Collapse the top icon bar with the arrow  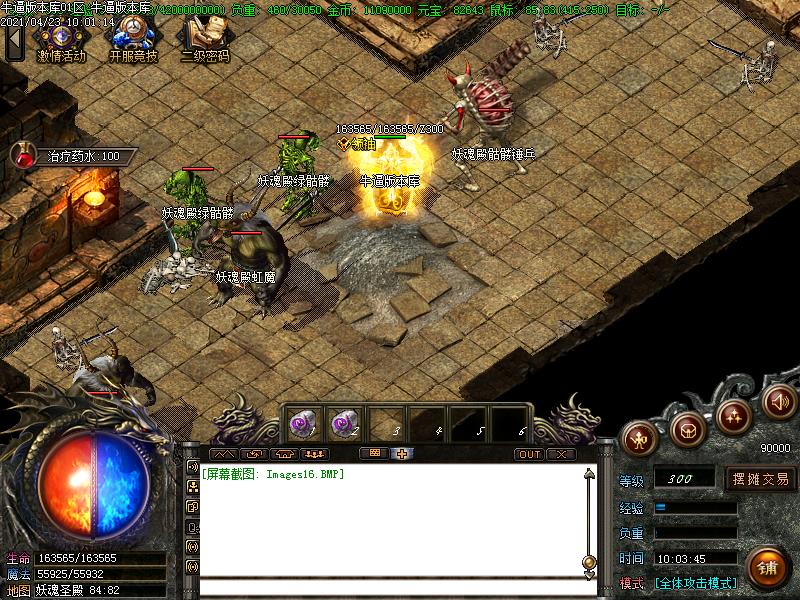[13, 42]
